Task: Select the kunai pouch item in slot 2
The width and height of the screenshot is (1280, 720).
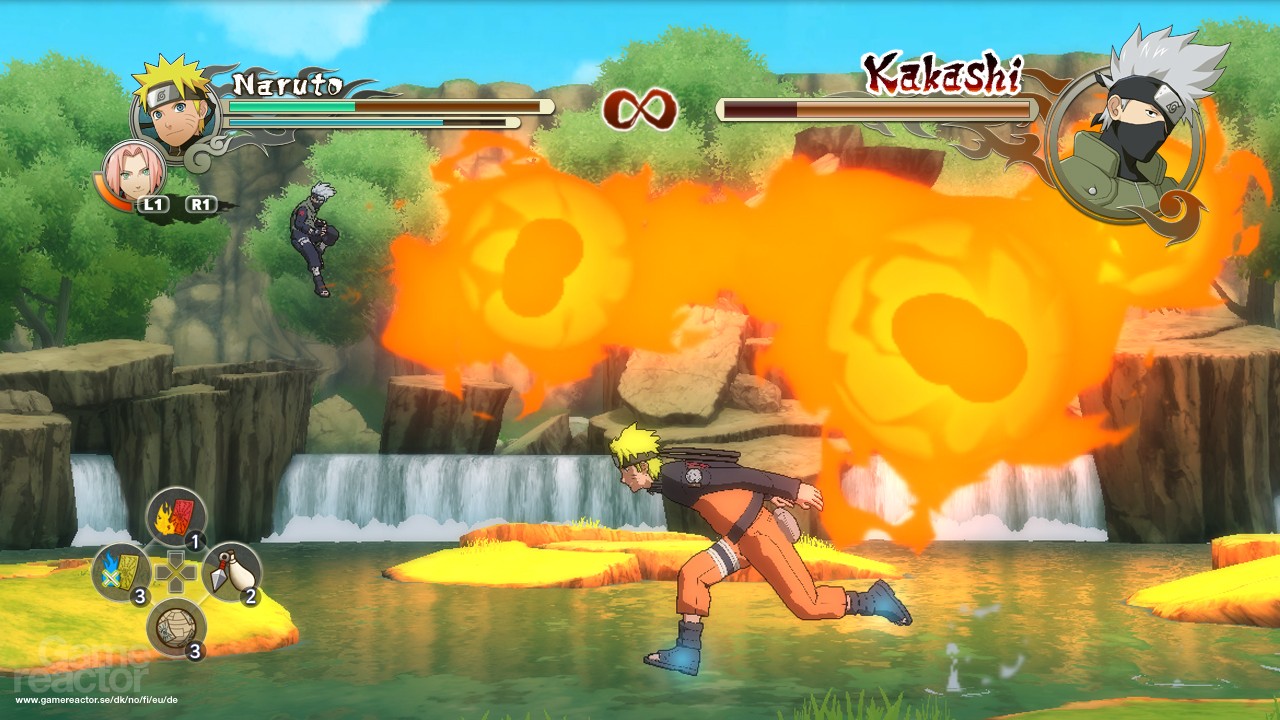Action: 230,571
